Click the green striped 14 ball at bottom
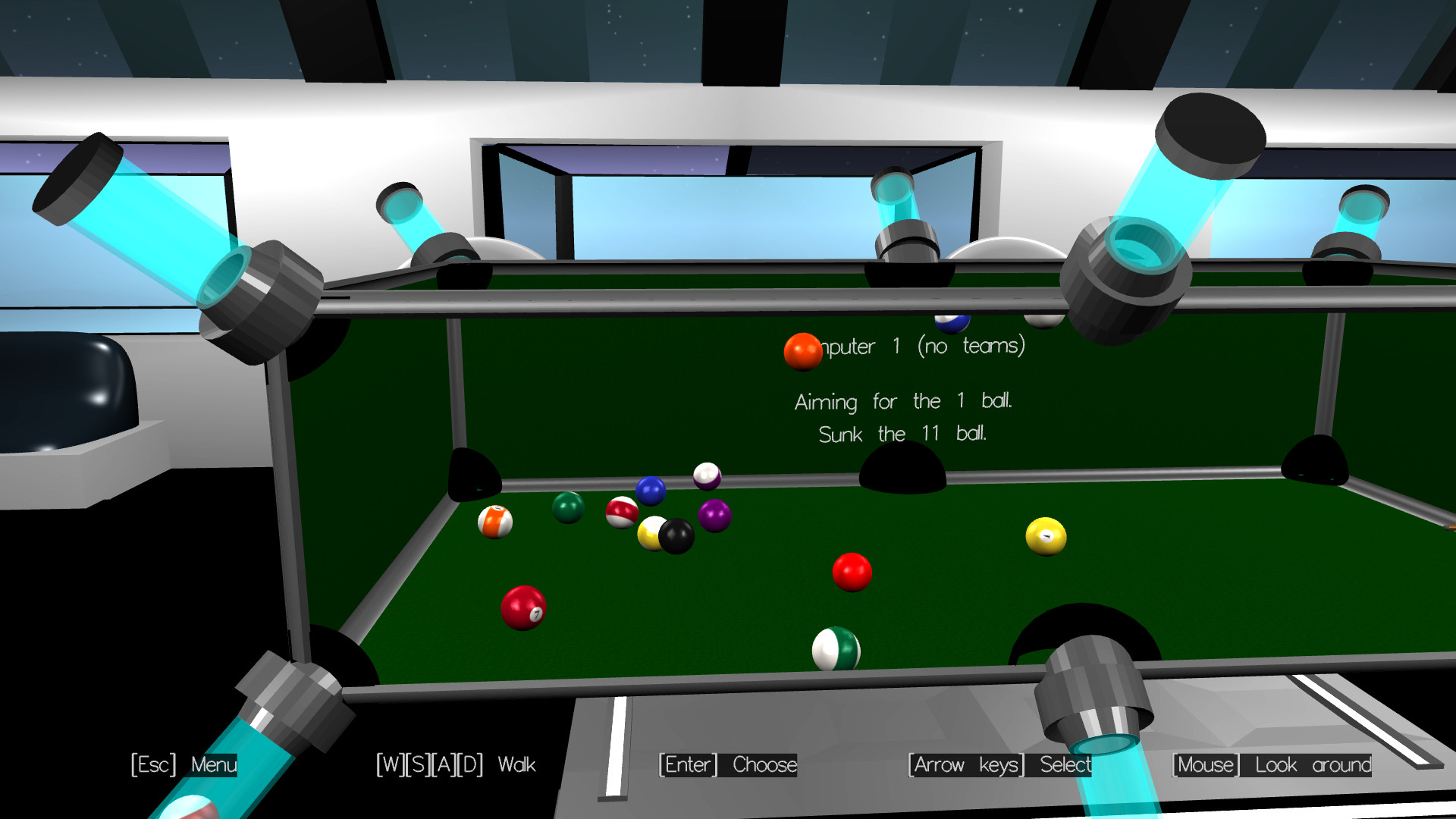Image resolution: width=1456 pixels, height=819 pixels. pos(836,651)
